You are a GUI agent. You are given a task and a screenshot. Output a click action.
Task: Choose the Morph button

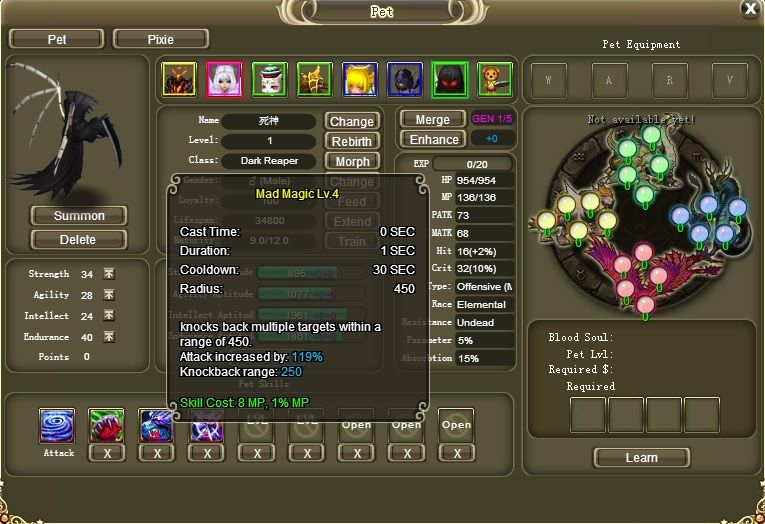point(352,162)
